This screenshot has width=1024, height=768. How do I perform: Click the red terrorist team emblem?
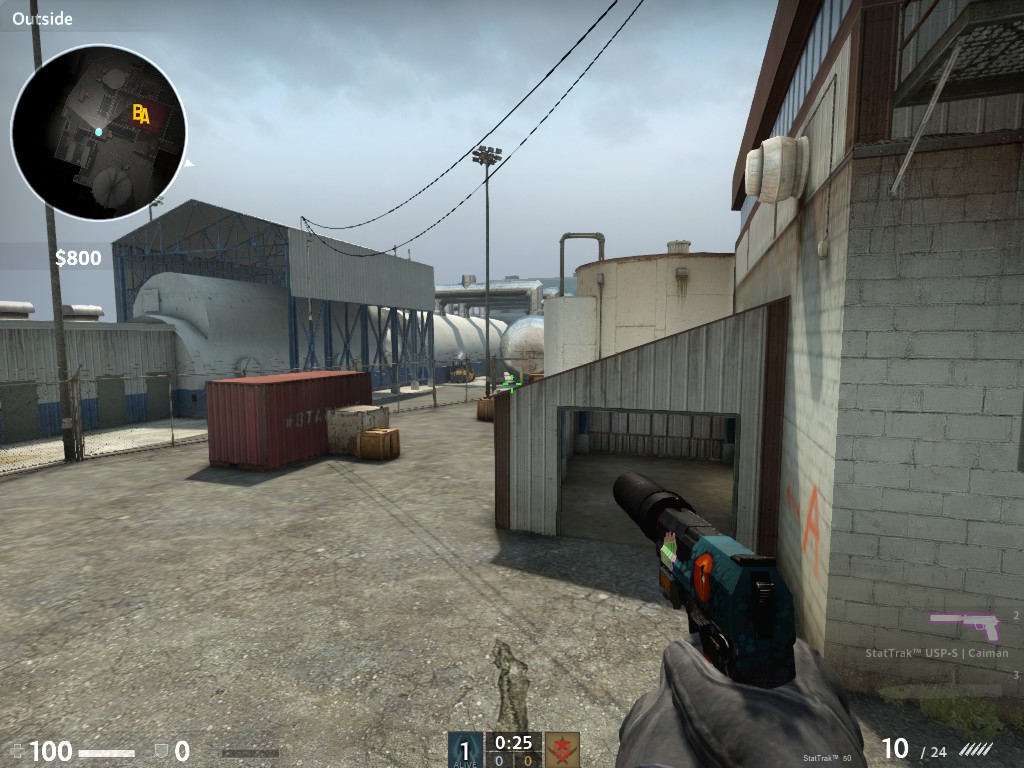(x=562, y=749)
